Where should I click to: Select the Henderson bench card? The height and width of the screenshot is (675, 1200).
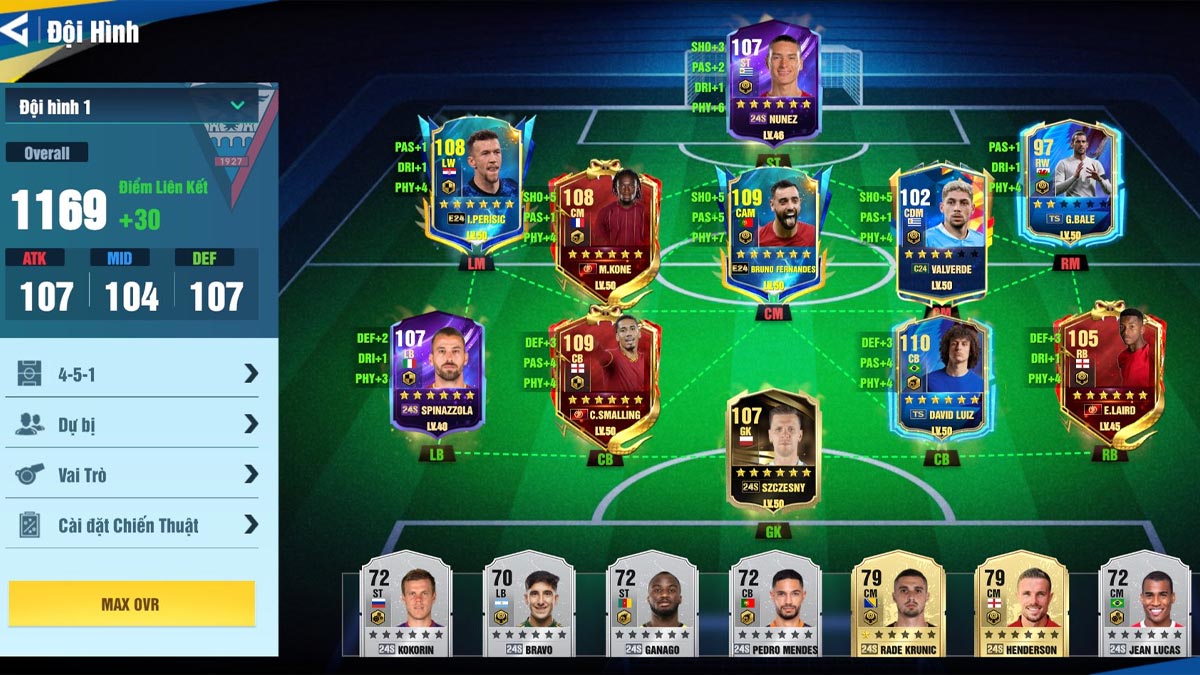tap(1021, 605)
